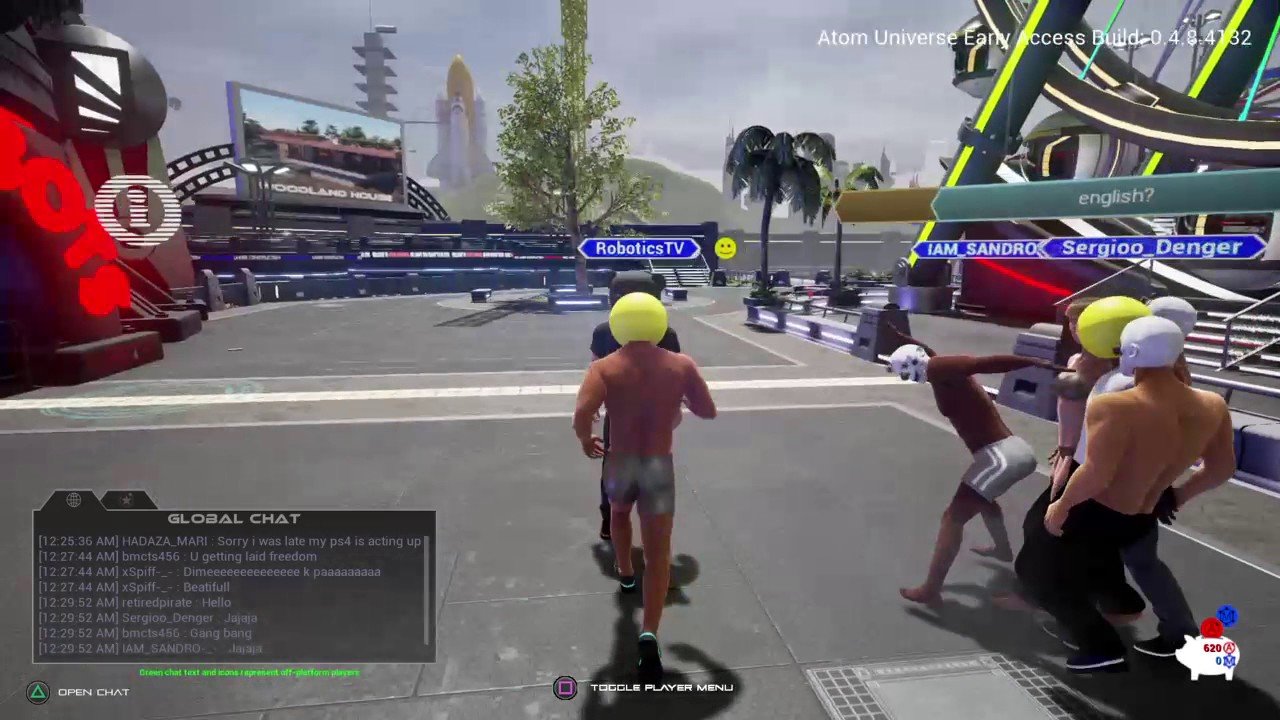This screenshot has height=720, width=1280.
Task: Select the RoboticsTV player name tag
Action: point(640,248)
